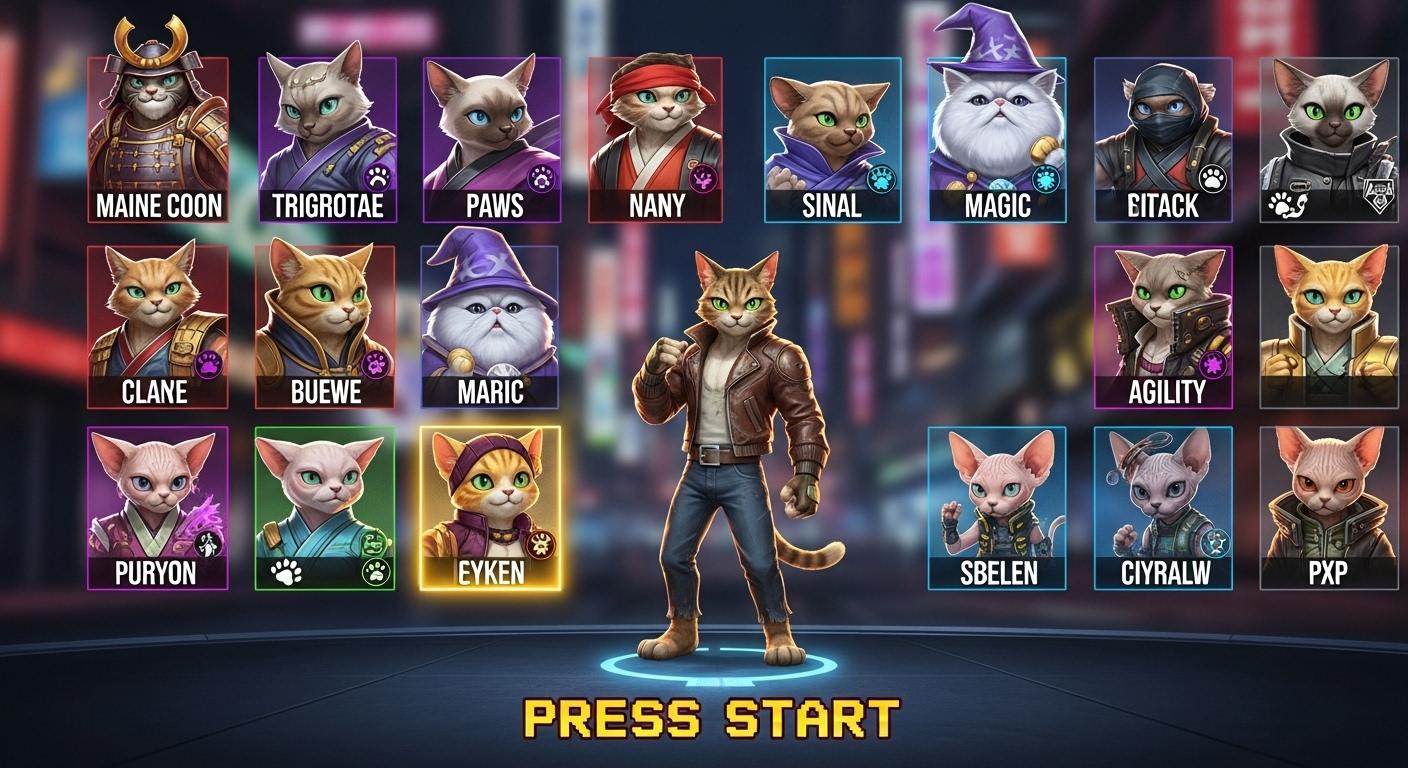Choose the SBELEN sphynx fighter
Viewport: 1408px width, 768px height.
point(997,507)
